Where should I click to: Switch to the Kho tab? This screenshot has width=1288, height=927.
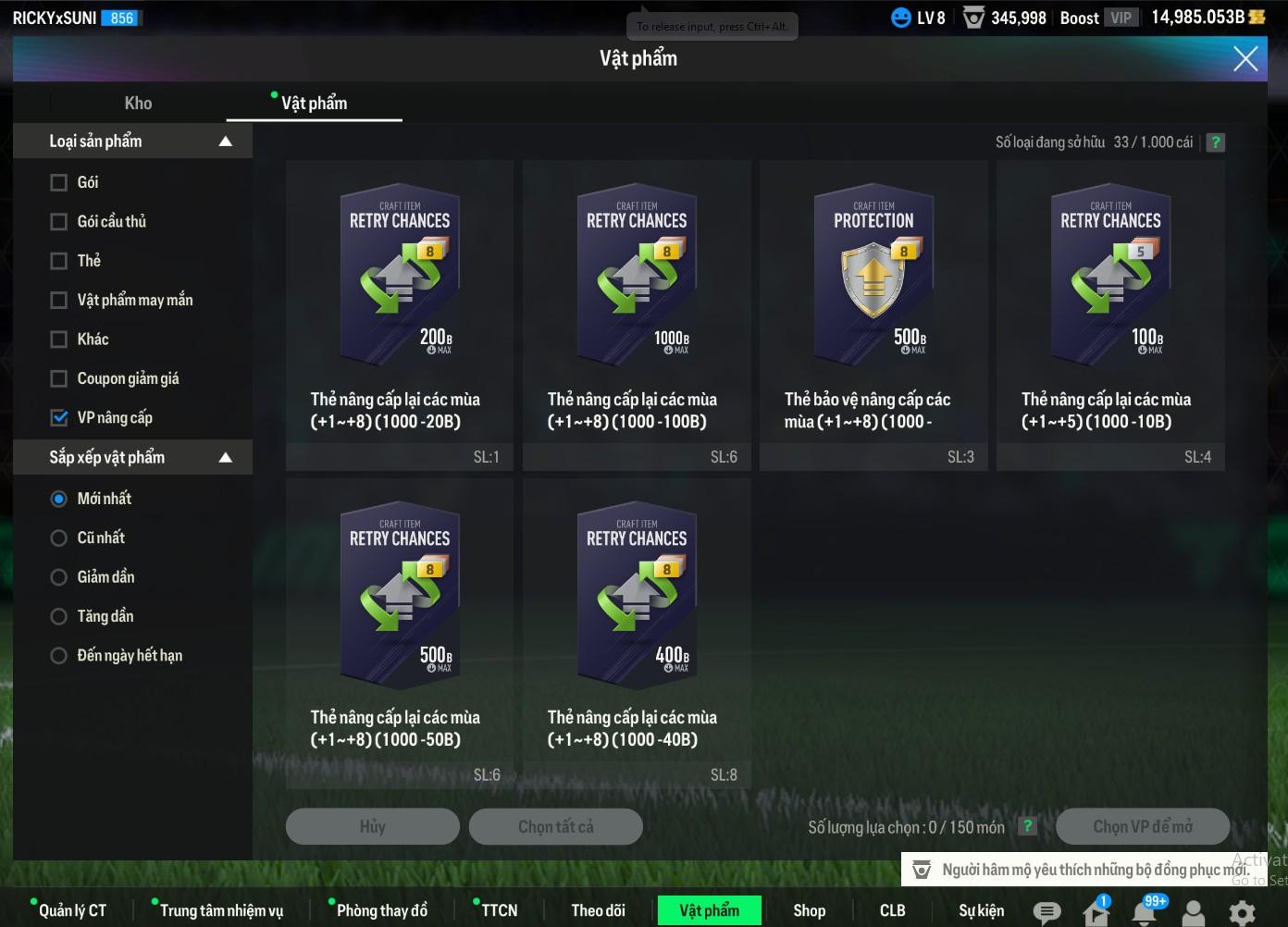138,104
